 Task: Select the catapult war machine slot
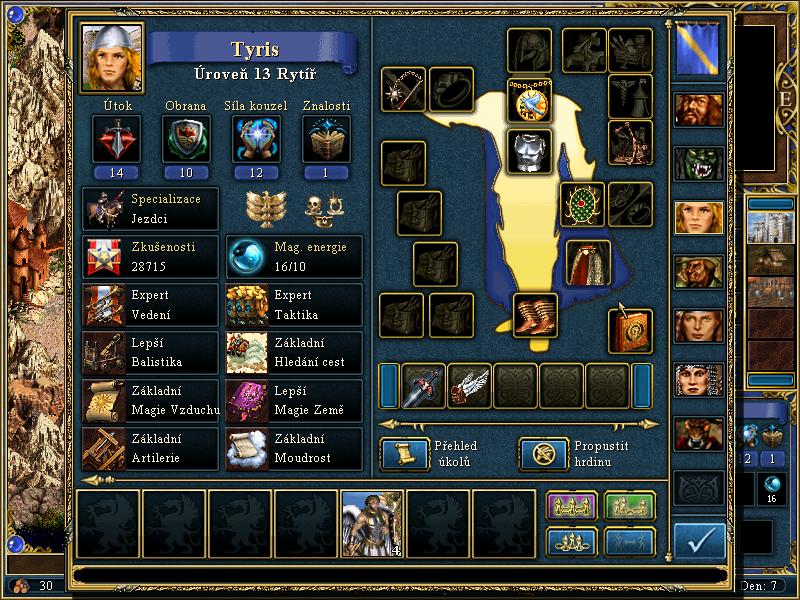pos(630,142)
